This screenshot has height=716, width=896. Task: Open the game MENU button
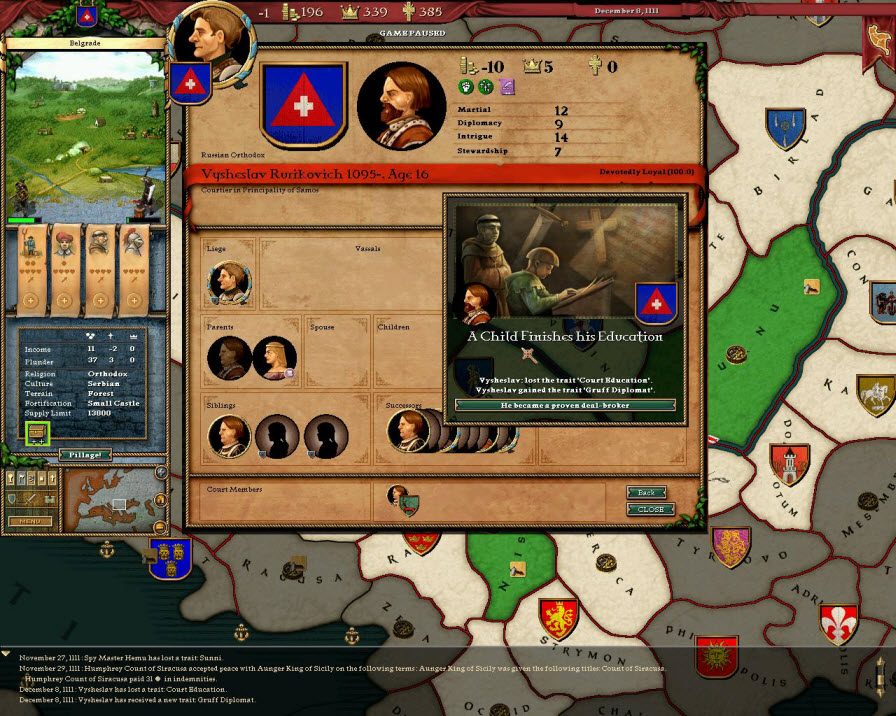pos(30,521)
